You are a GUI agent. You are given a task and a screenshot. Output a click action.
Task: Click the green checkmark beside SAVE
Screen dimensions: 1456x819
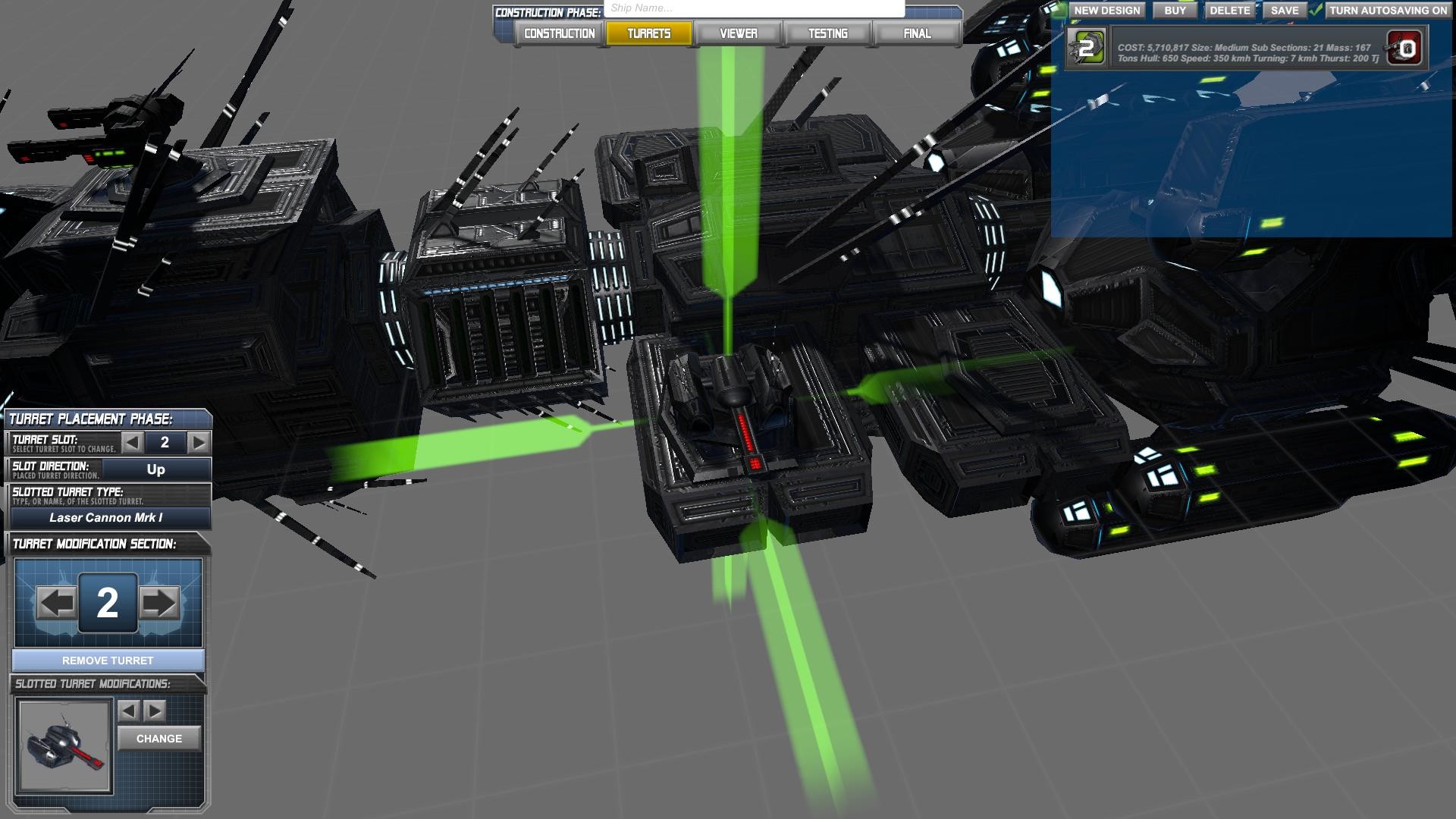click(1316, 11)
